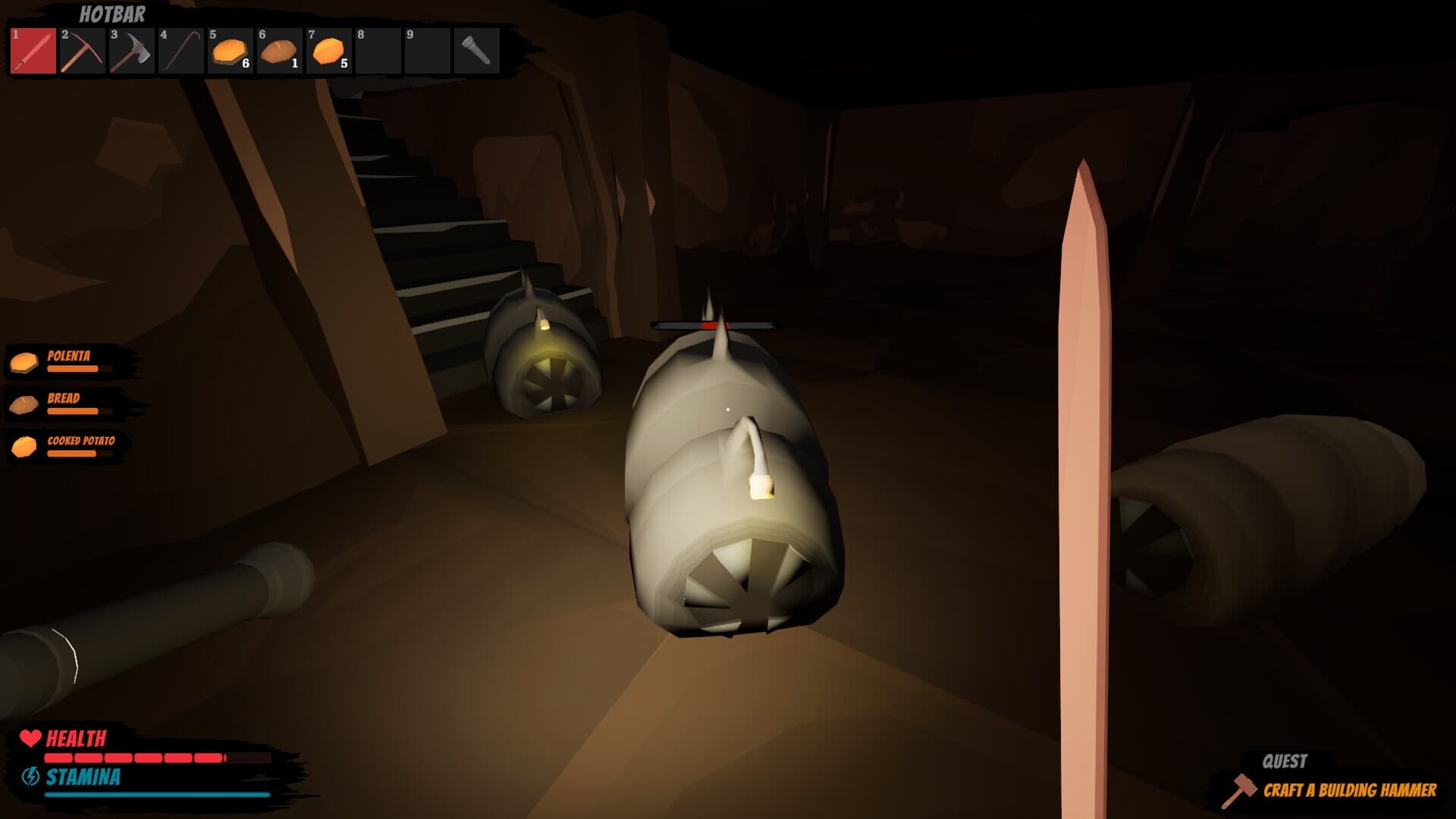Pick the polenta stack in hotbar slot 5
This screenshot has height=819, width=1456.
[230, 51]
